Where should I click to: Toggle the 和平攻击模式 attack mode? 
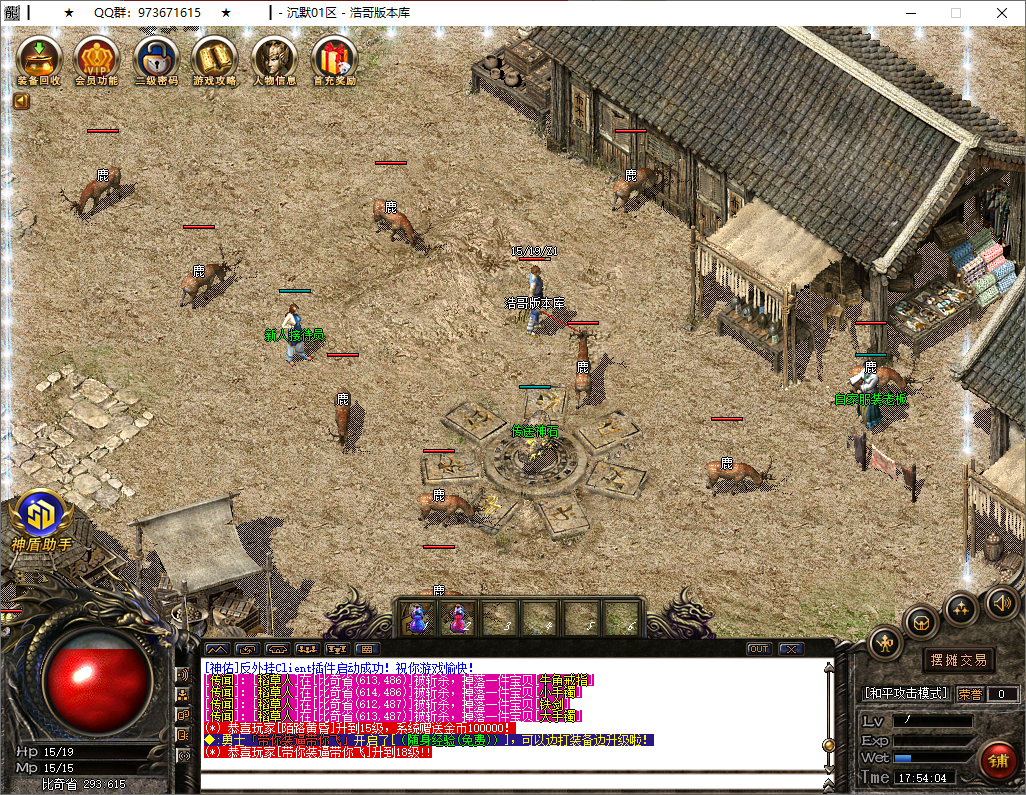click(x=906, y=693)
